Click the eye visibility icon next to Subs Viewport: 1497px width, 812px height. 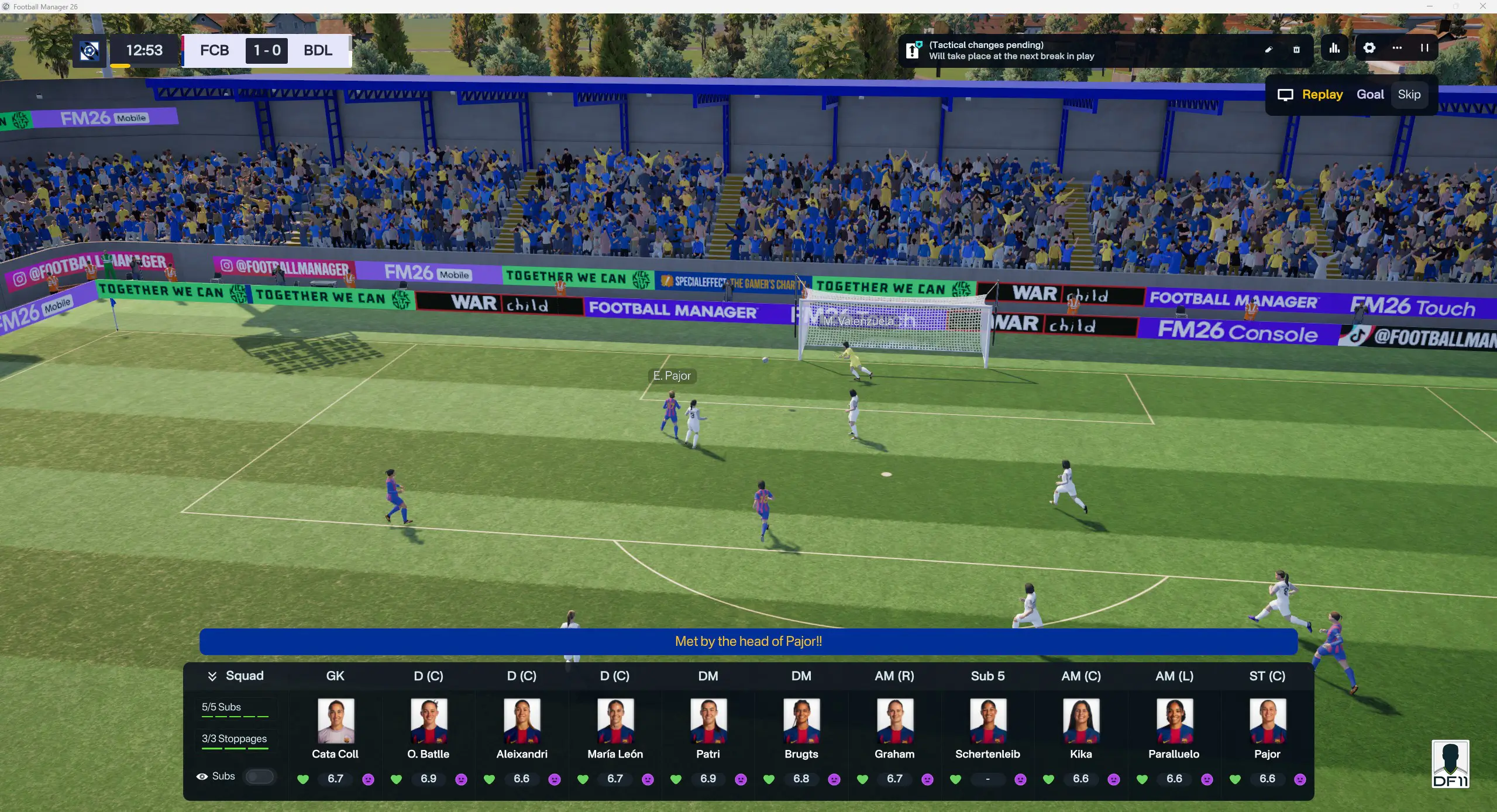202,776
